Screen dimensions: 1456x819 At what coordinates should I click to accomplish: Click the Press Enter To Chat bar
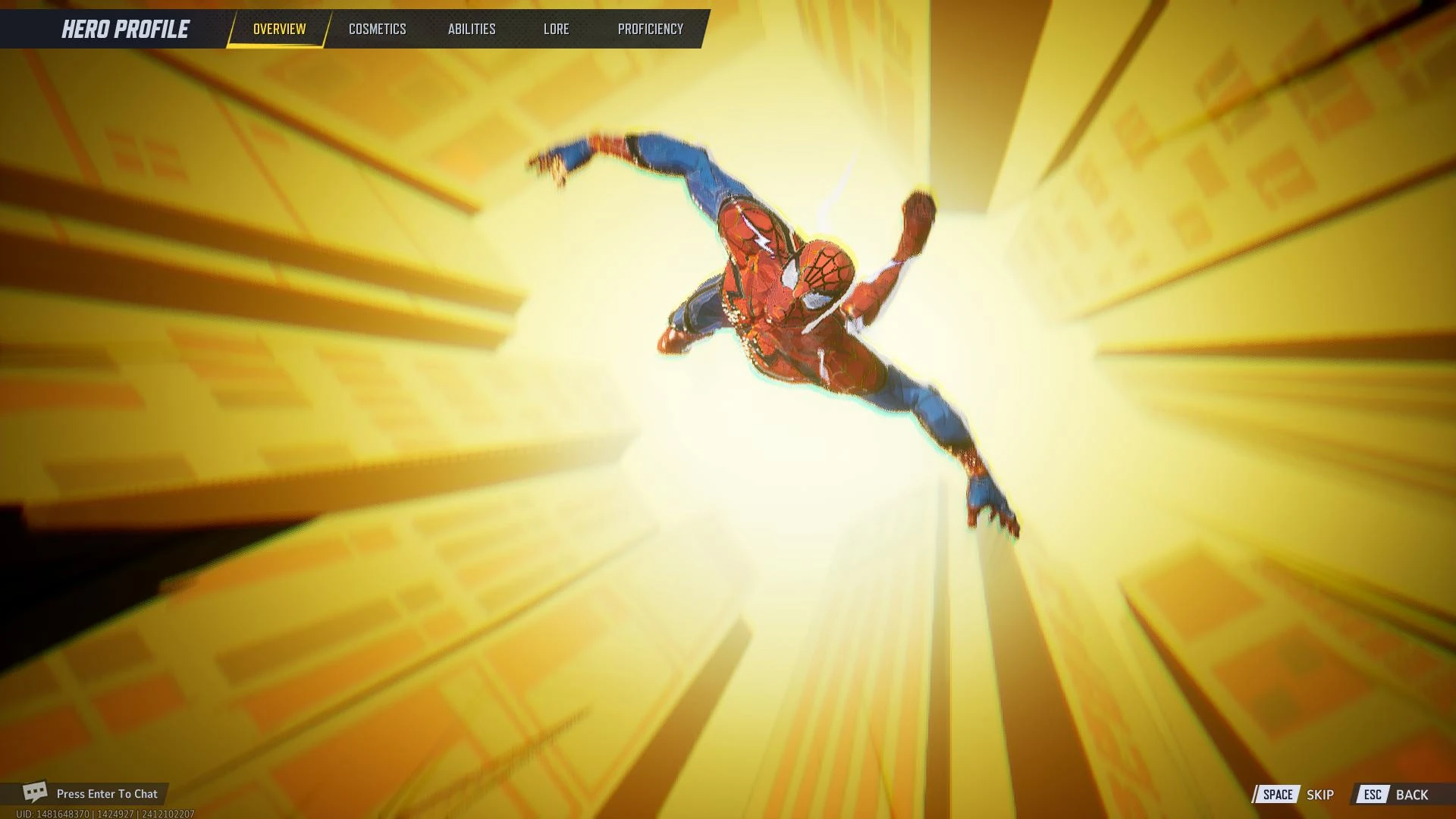click(x=106, y=794)
